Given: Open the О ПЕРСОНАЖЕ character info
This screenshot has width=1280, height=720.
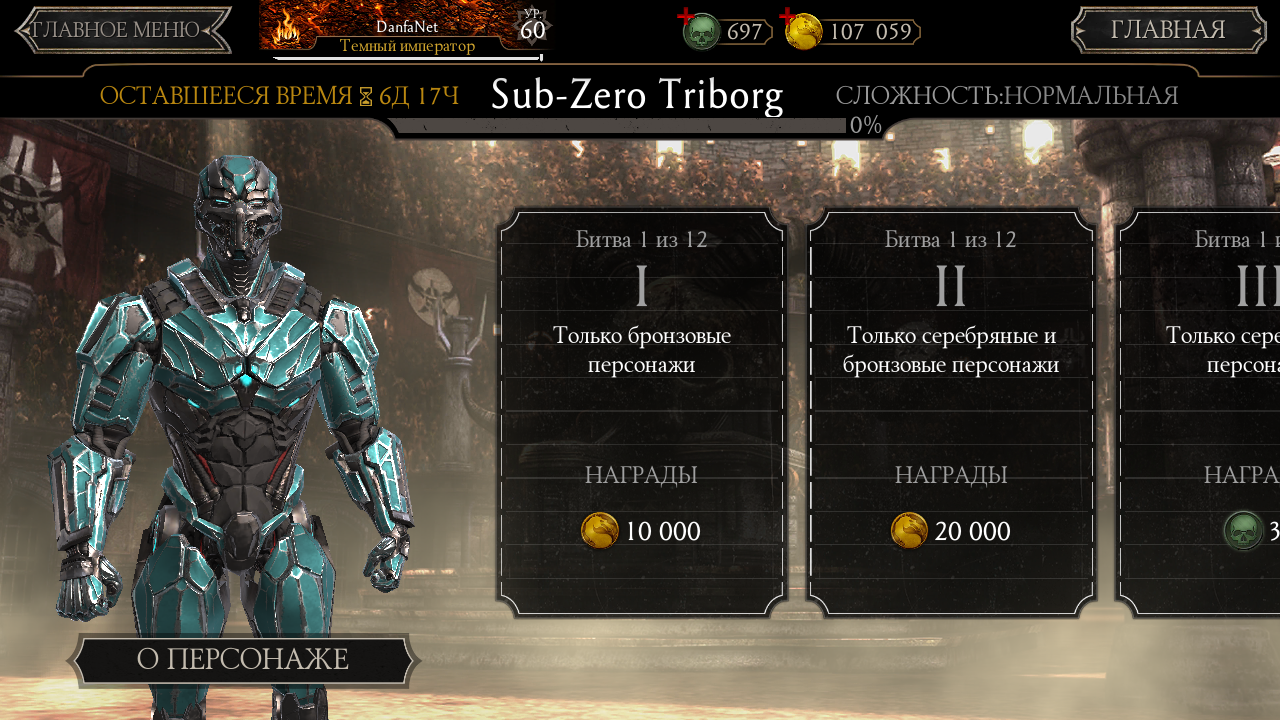Looking at the screenshot, I should 243,660.
